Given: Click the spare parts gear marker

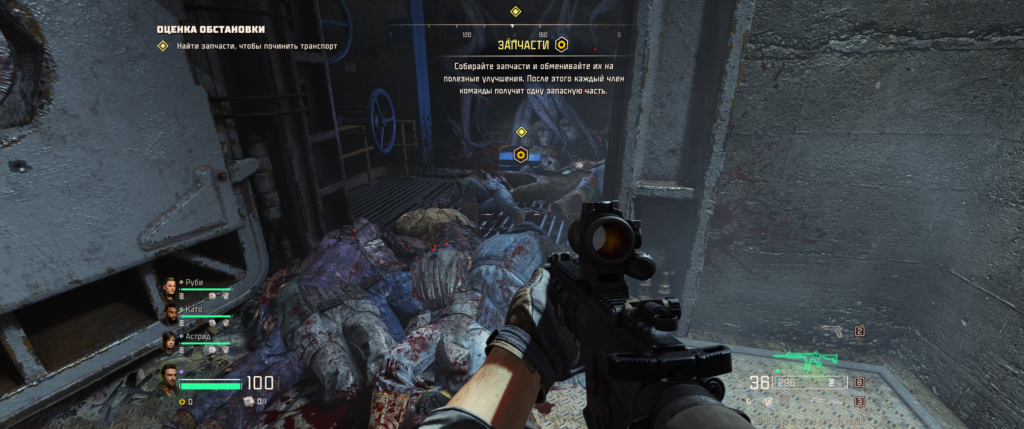Looking at the screenshot, I should pos(521,155).
